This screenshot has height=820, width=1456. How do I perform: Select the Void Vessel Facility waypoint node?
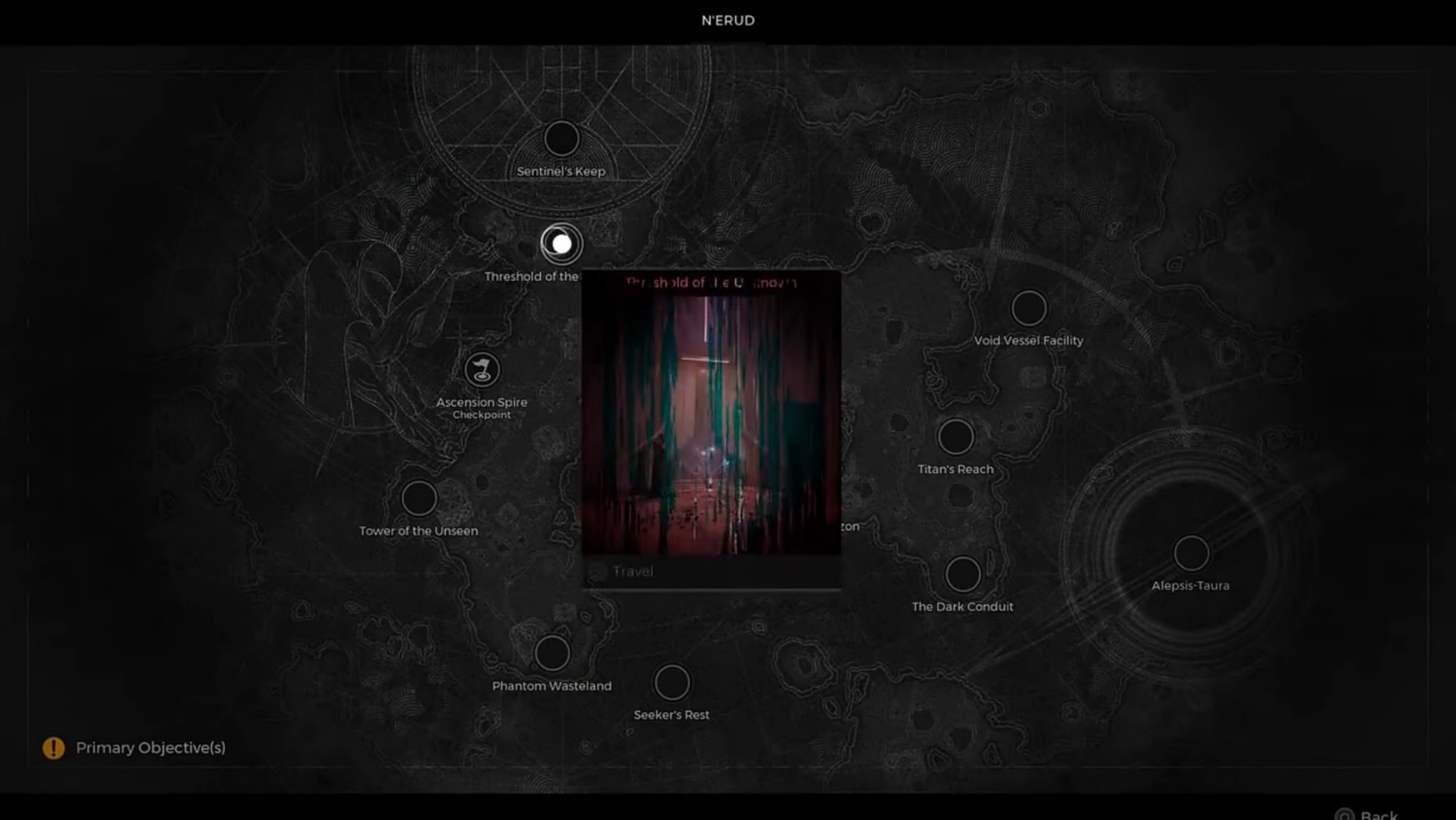point(1028,308)
